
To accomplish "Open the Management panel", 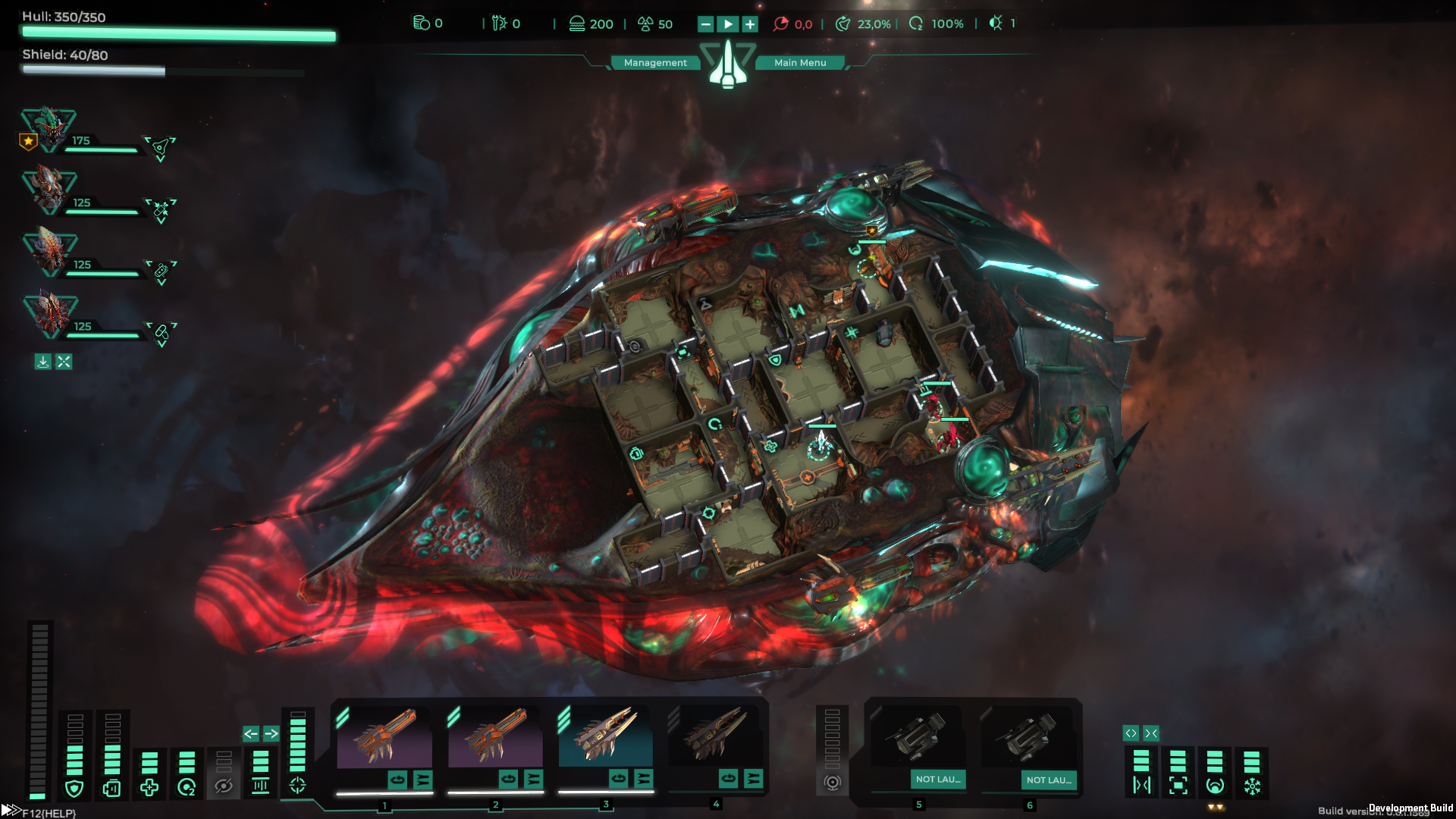I will pos(655,63).
